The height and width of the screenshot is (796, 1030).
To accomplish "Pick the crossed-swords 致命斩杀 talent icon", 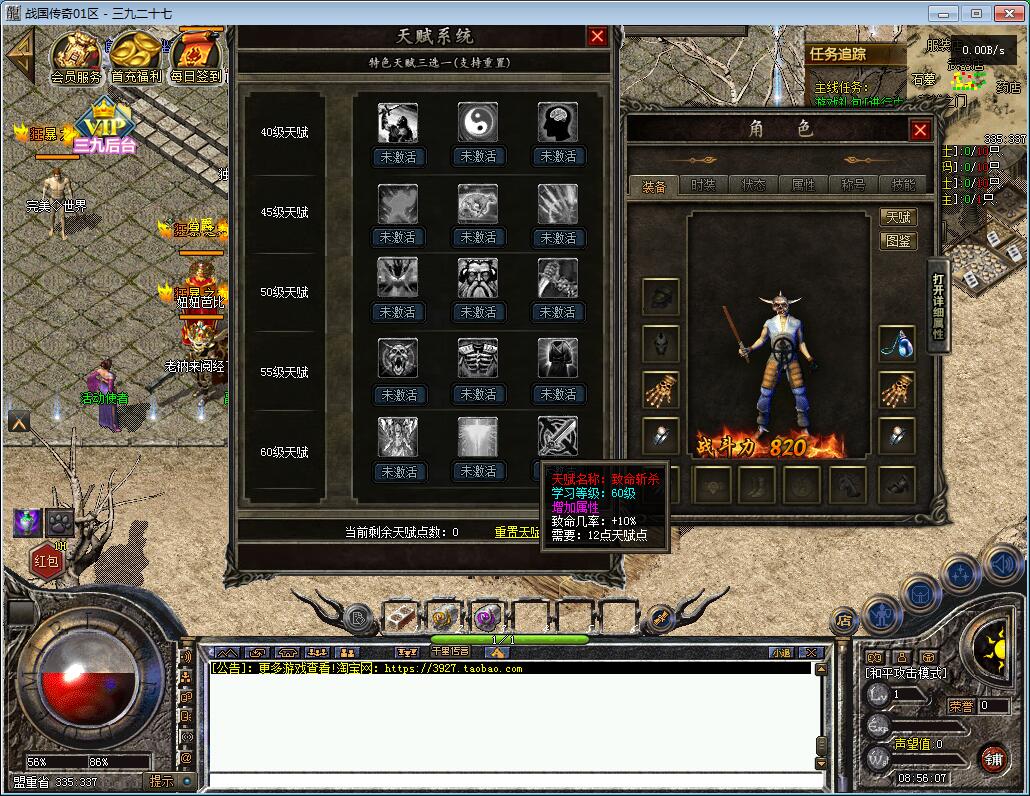I will point(557,437).
